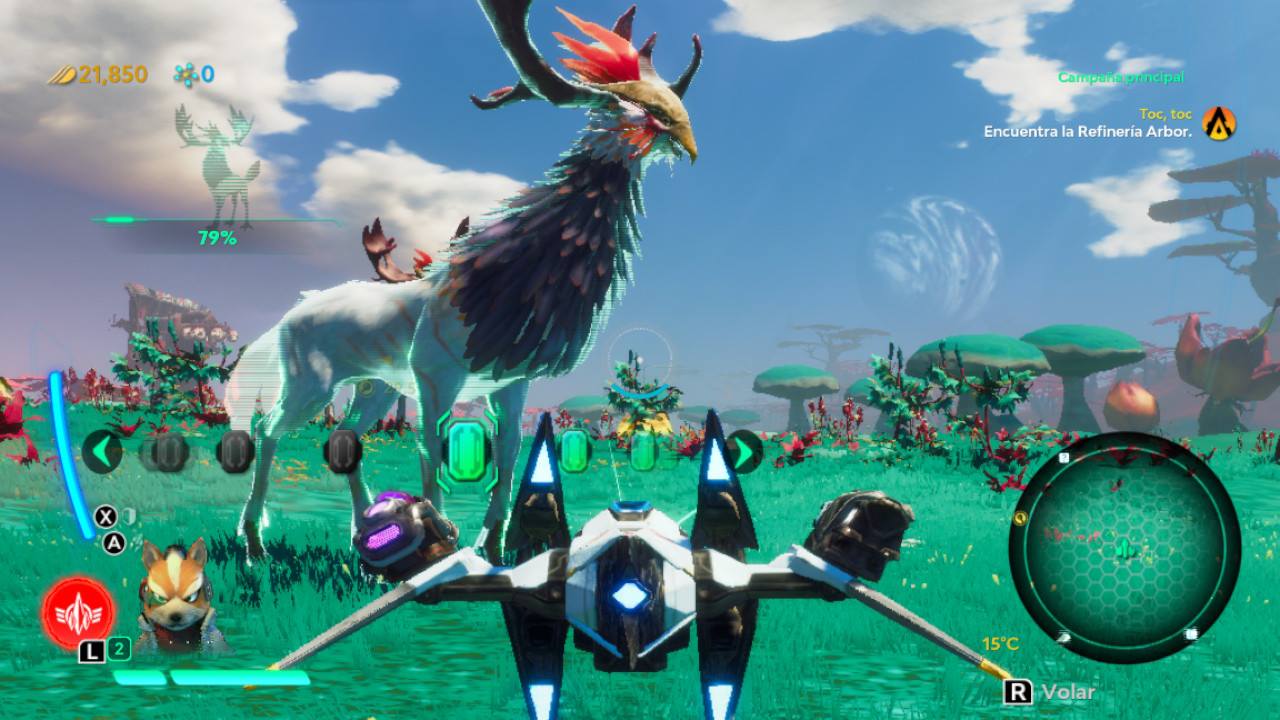Activate the red Star Fox pilot ability
The height and width of the screenshot is (720, 1280).
click(78, 612)
